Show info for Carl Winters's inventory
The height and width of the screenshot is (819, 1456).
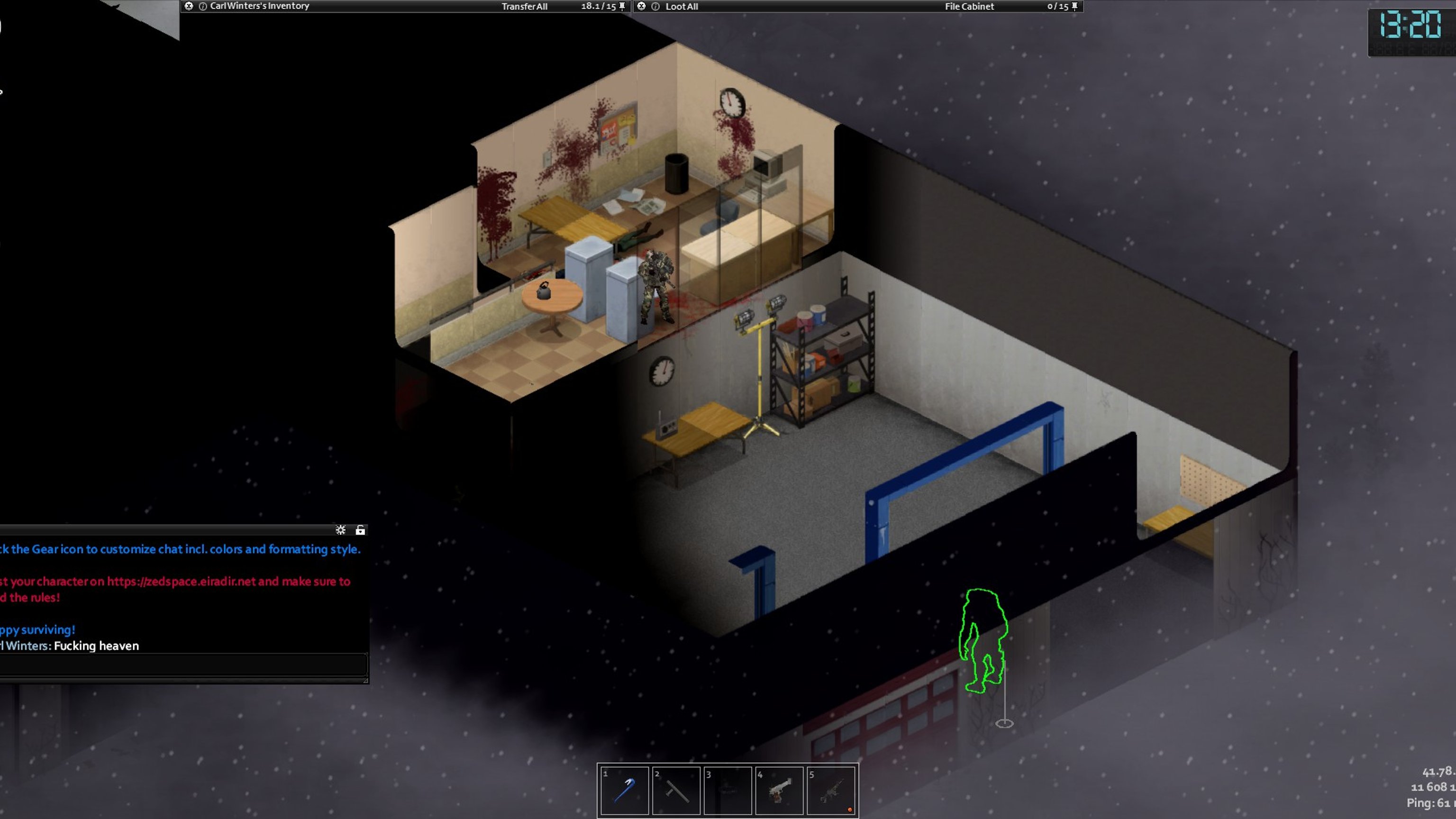click(x=203, y=6)
